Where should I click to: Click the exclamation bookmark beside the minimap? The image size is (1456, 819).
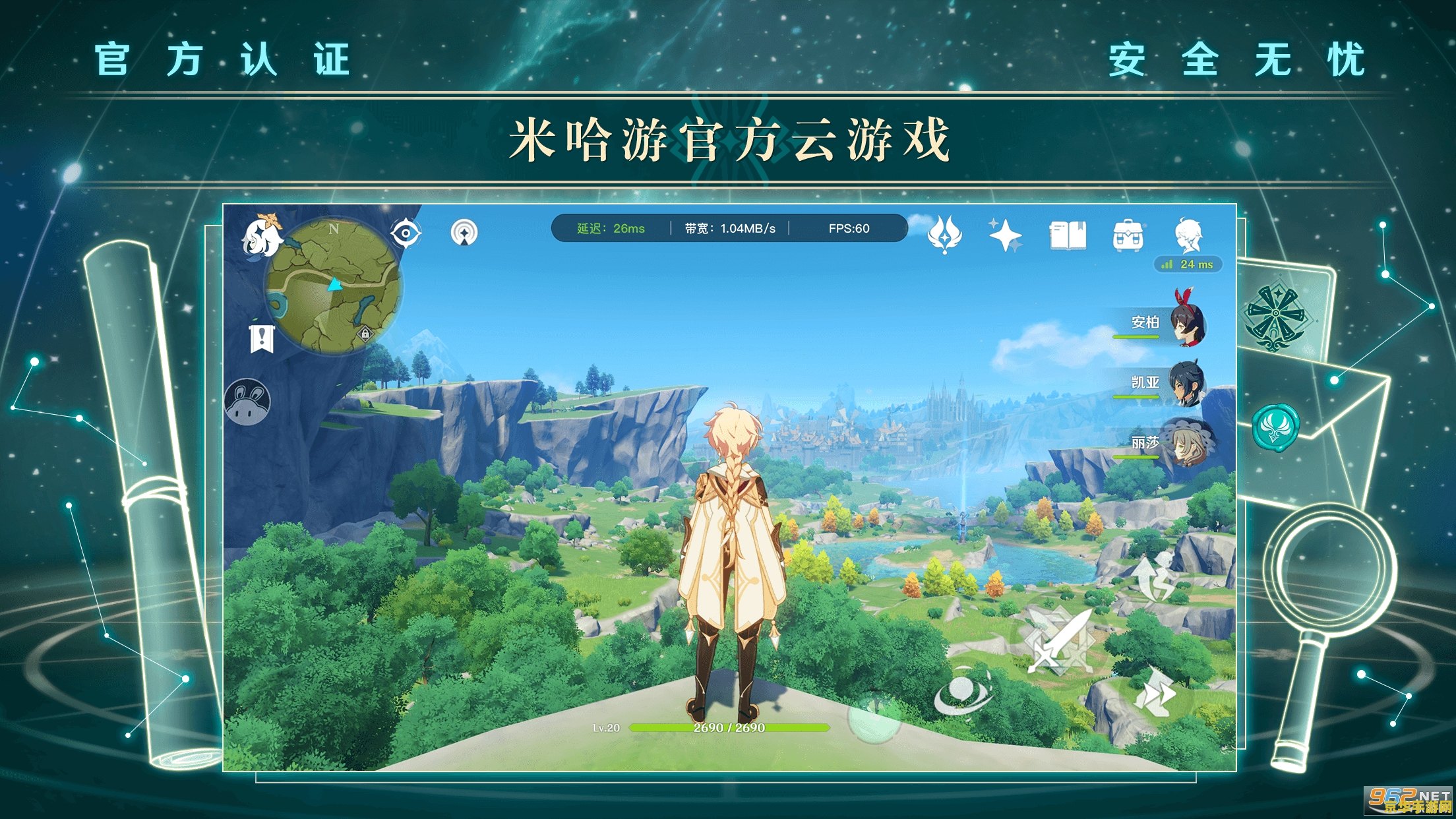click(262, 338)
